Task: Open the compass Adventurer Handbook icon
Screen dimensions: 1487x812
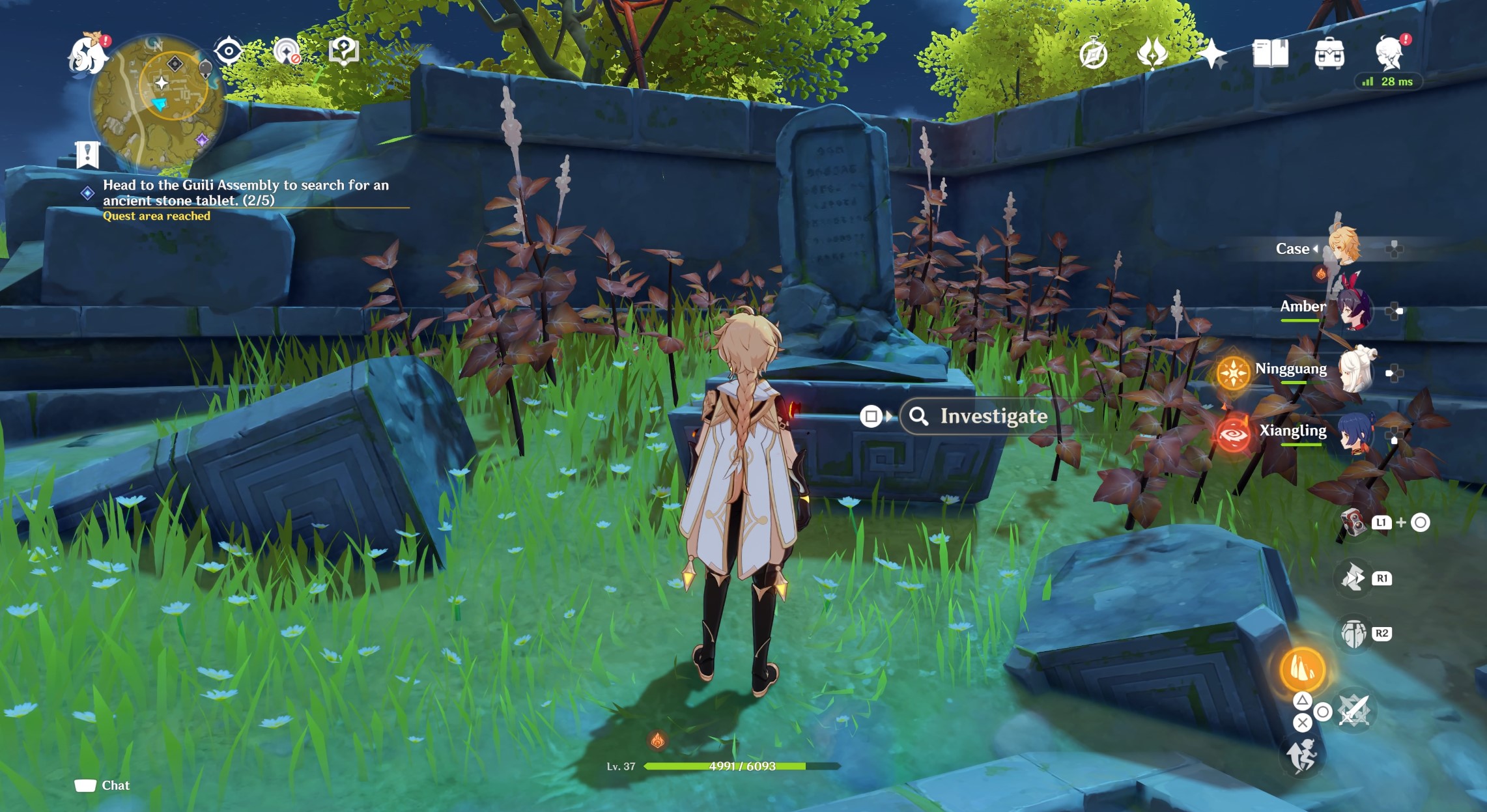Action: 1093,54
